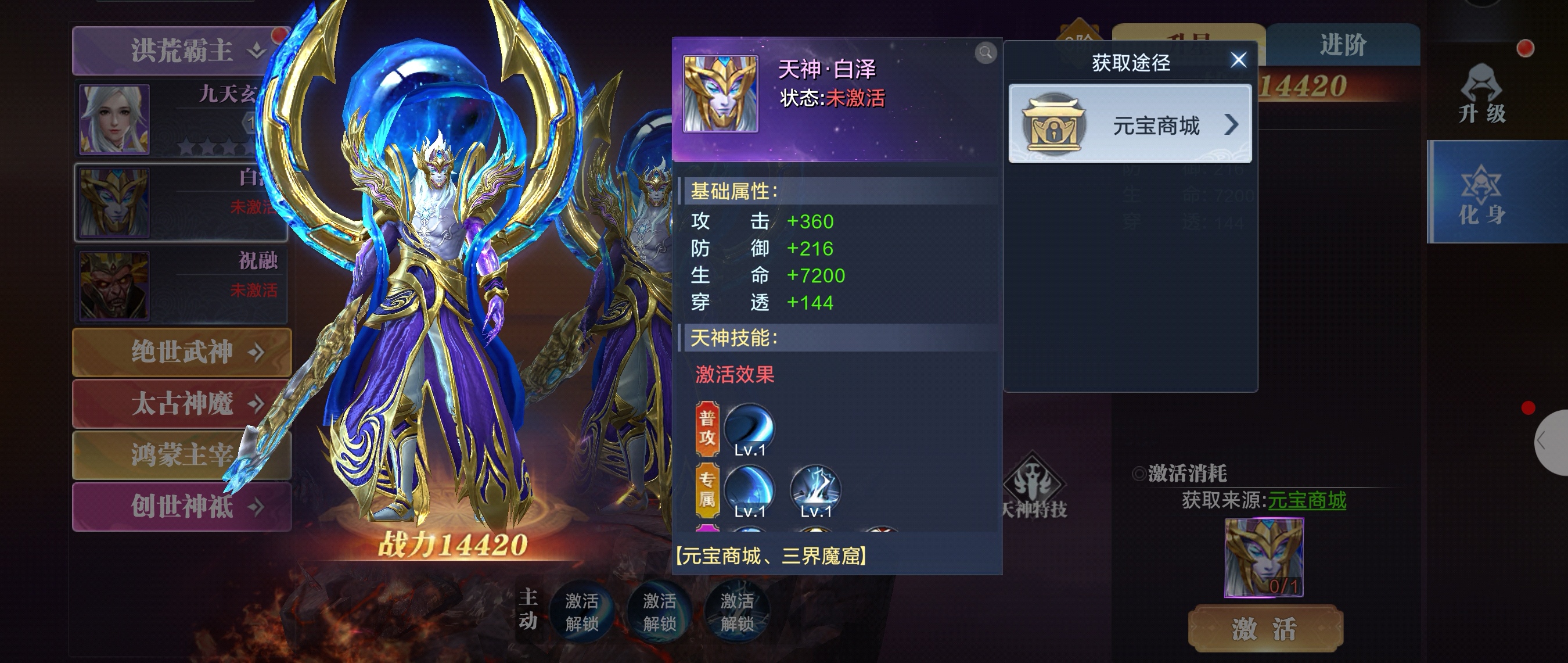Screen dimensions: 1568x663
Task: Click the magnifier icon on 白泽 tooltip
Action: click(986, 53)
